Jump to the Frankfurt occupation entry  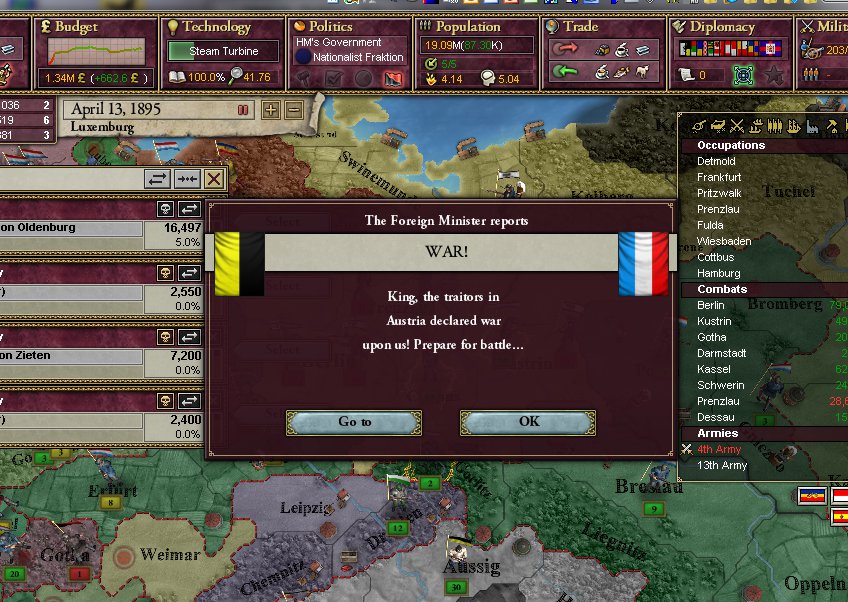(719, 177)
